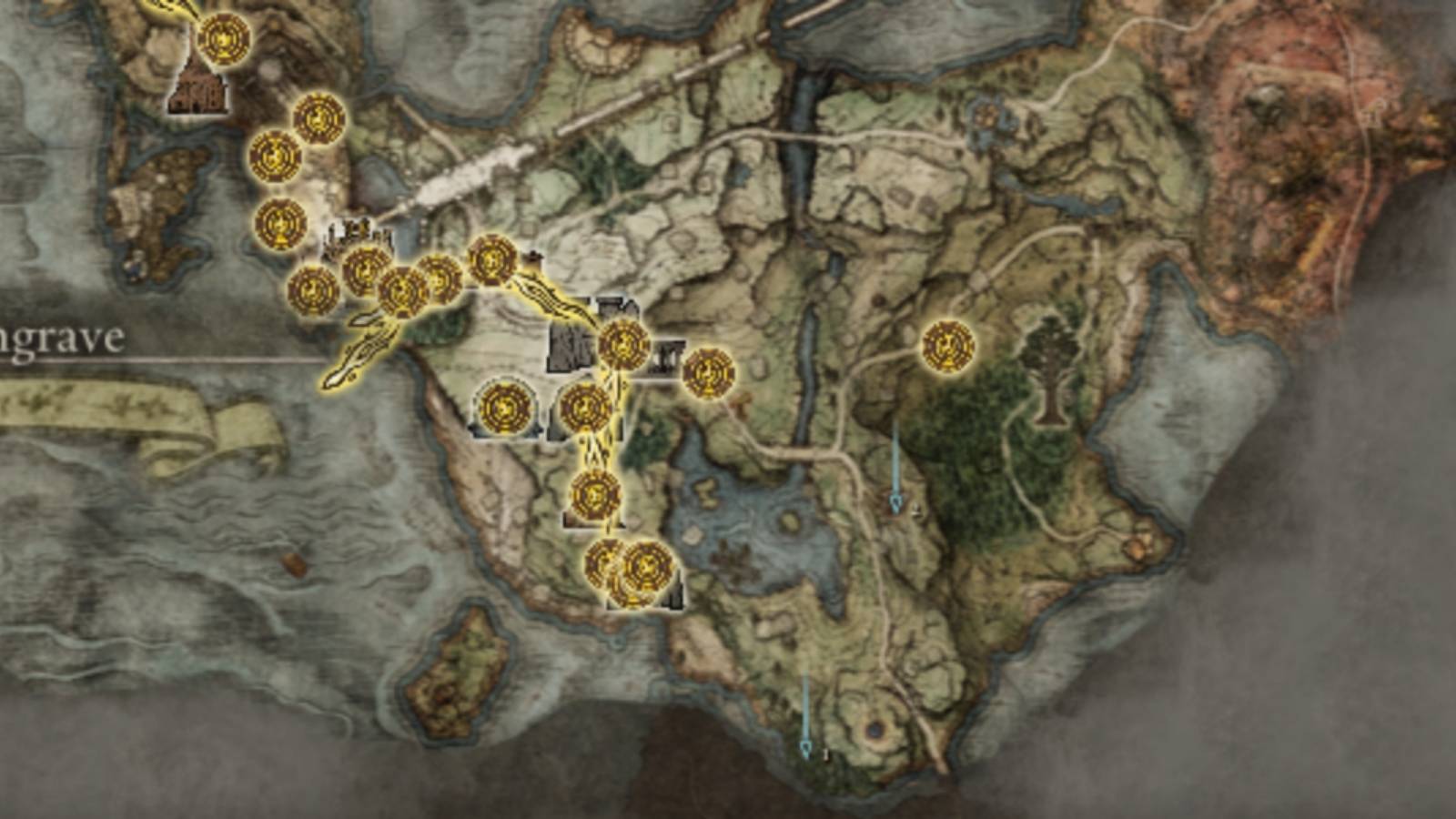Select the lone golden seed marker below the central cluster
Screen dimensions: 1456x819
point(596,494)
